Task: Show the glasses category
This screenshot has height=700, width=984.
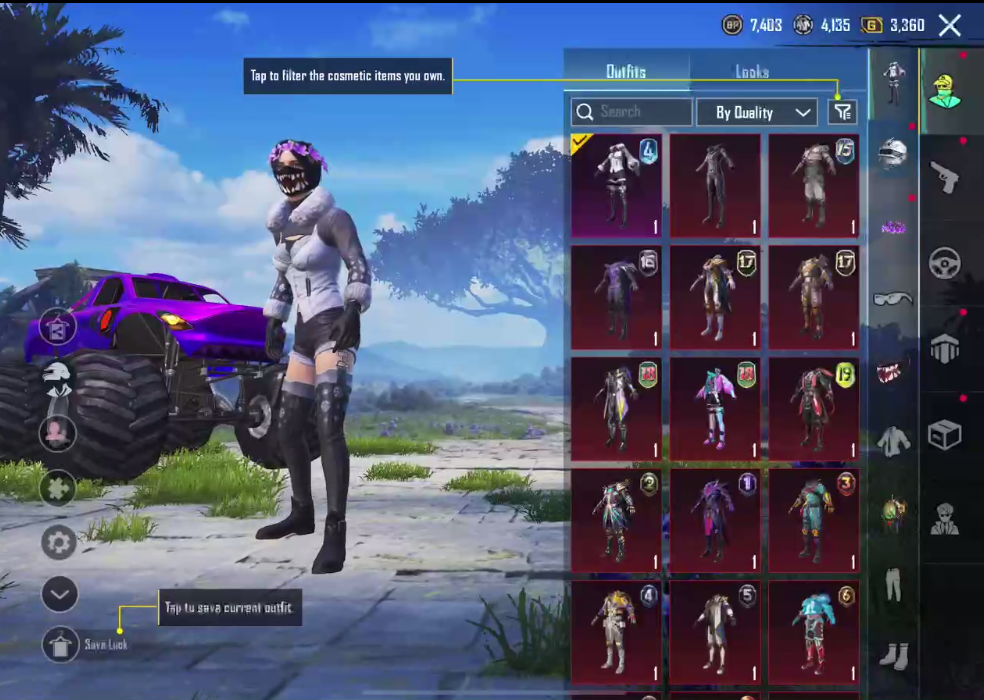Action: coord(893,298)
